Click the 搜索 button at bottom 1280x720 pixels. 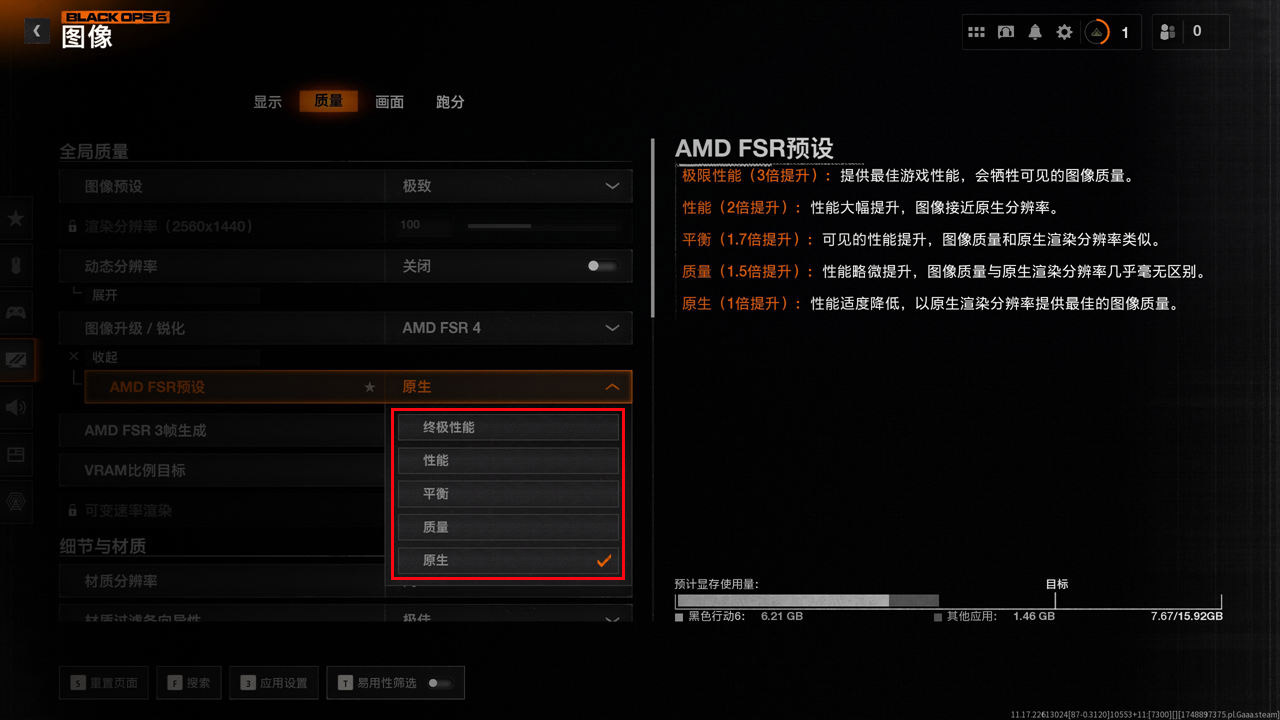pyautogui.click(x=188, y=682)
